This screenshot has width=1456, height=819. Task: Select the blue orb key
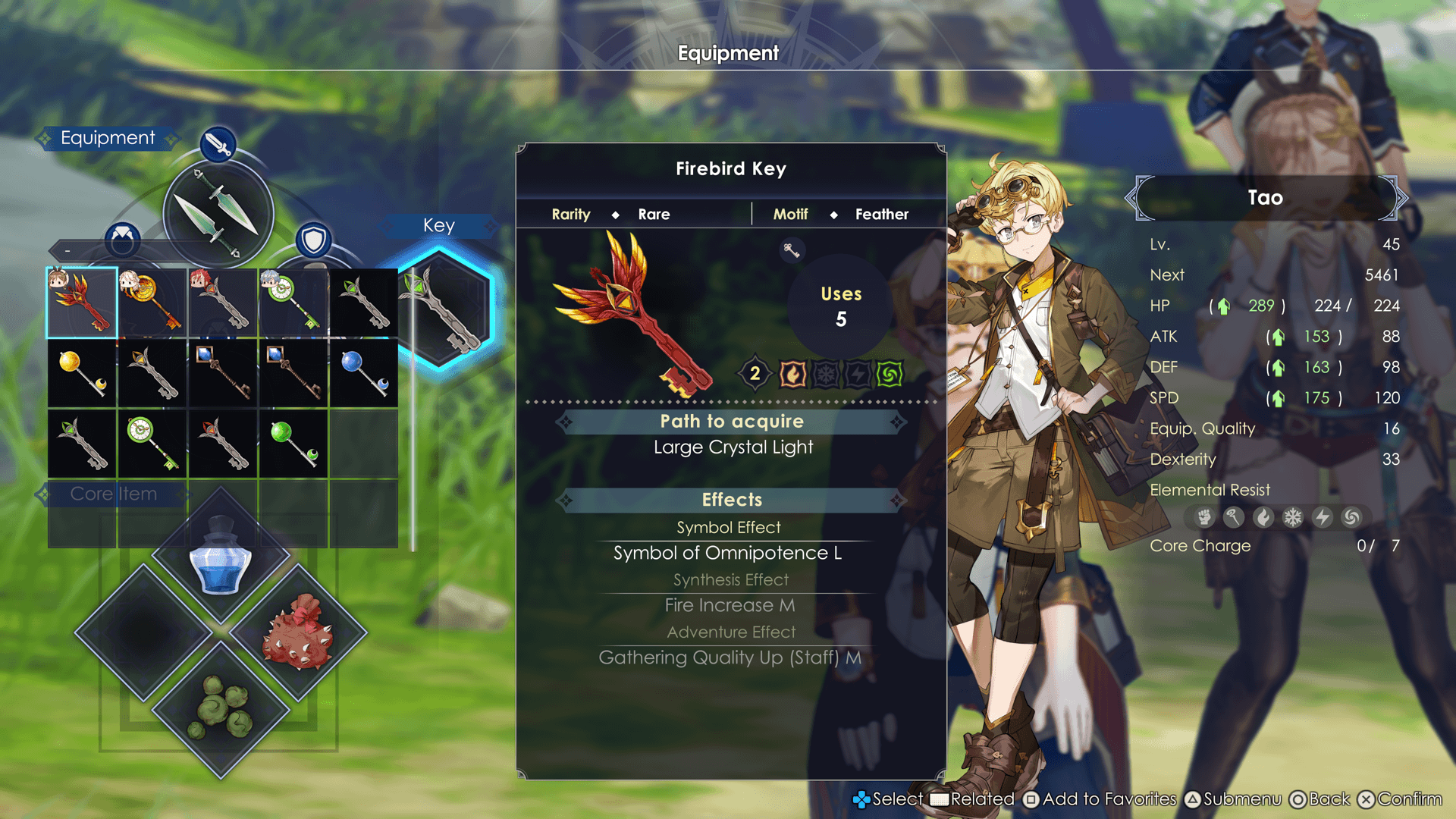364,373
